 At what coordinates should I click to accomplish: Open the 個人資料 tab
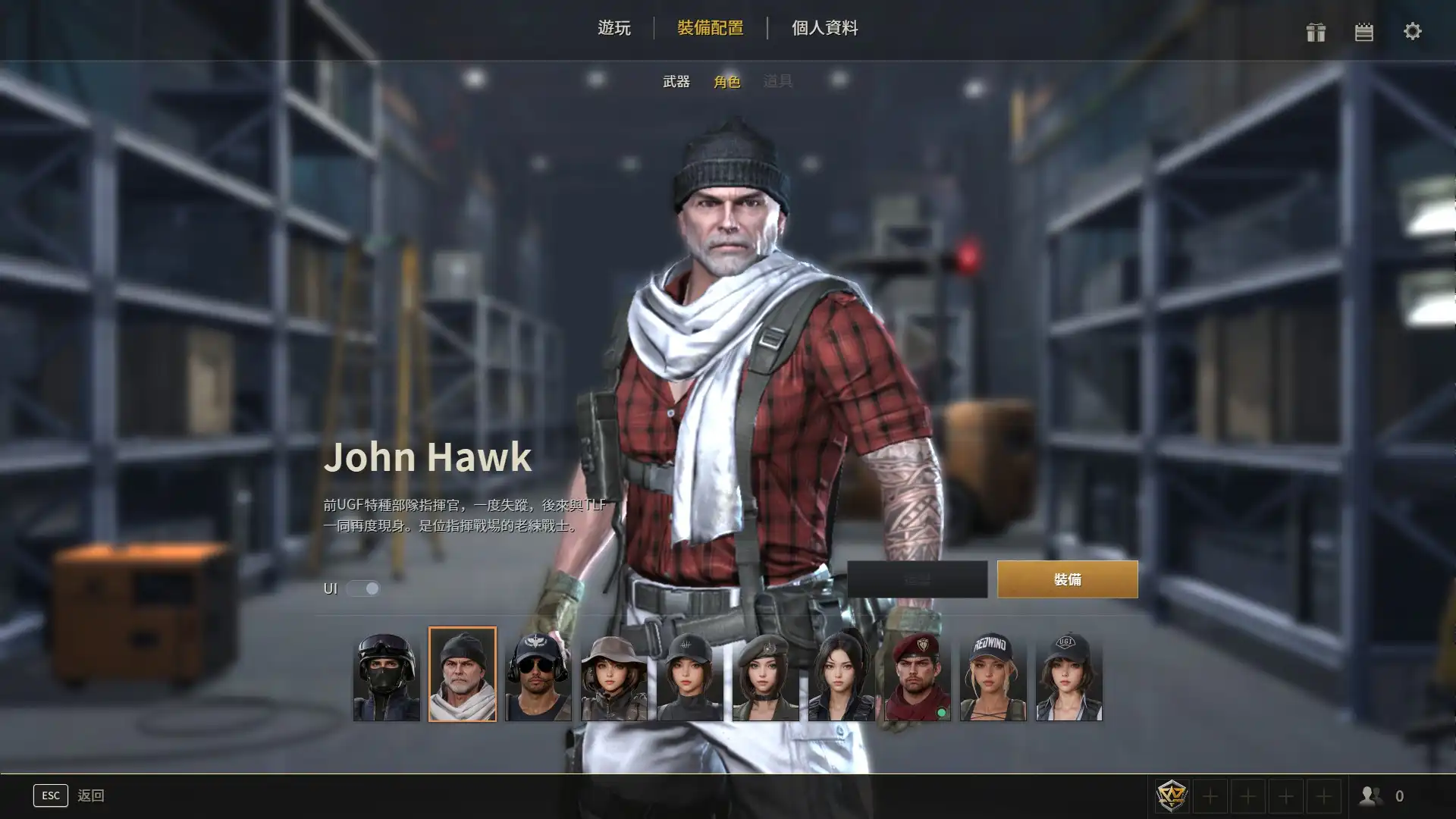tap(824, 28)
